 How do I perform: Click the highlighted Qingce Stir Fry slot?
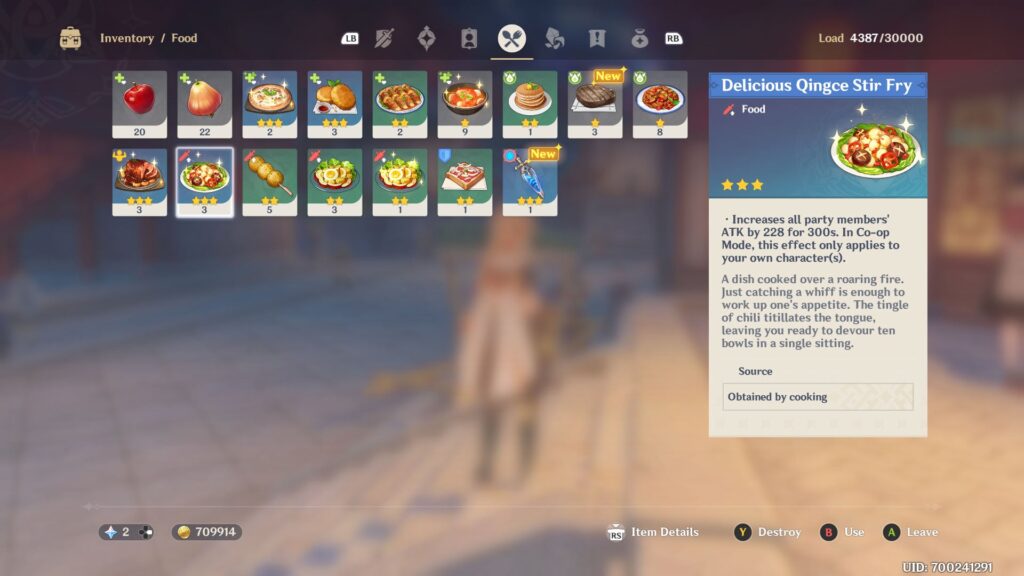(204, 181)
